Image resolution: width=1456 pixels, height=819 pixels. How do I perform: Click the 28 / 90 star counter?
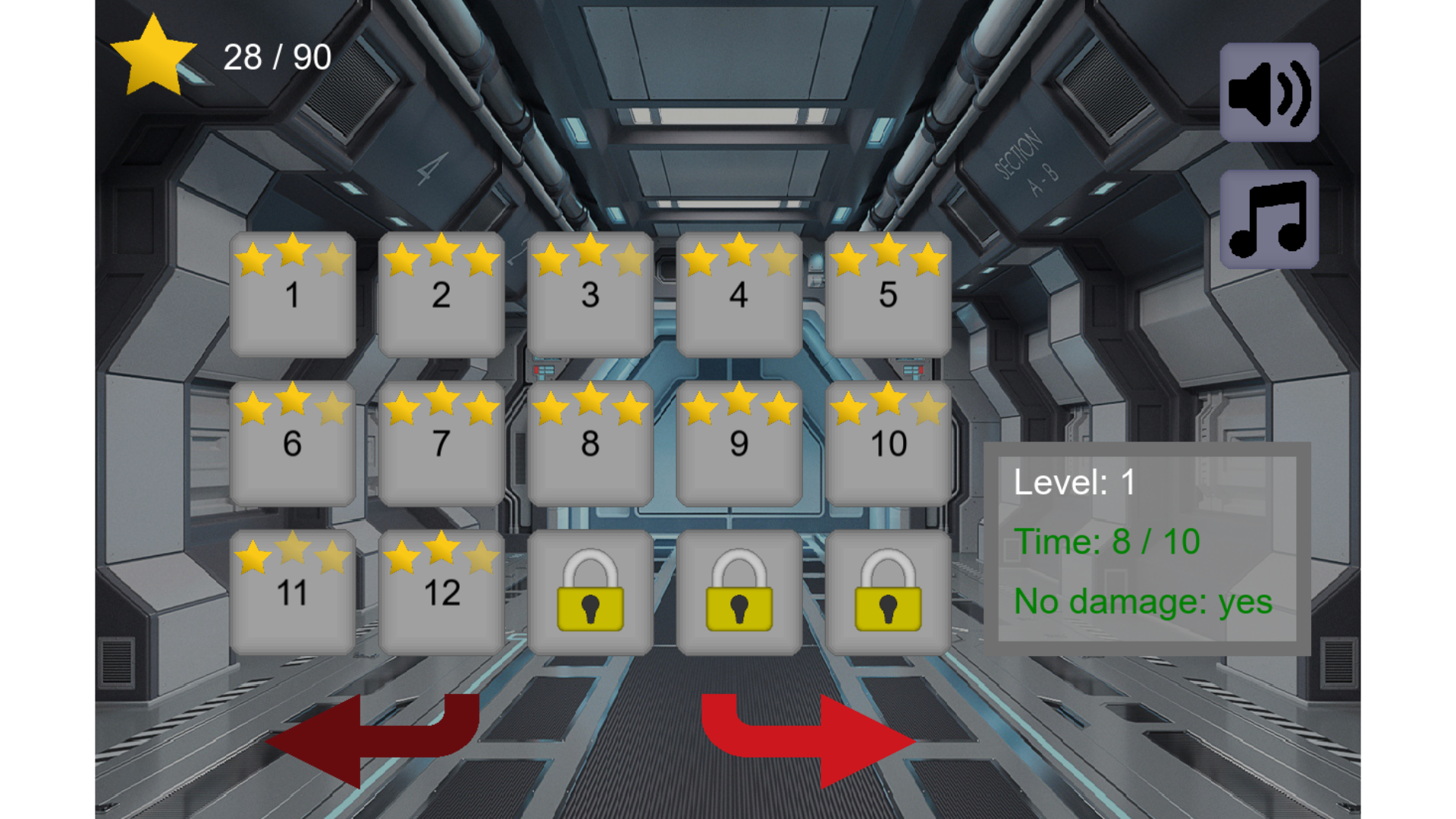pos(276,57)
